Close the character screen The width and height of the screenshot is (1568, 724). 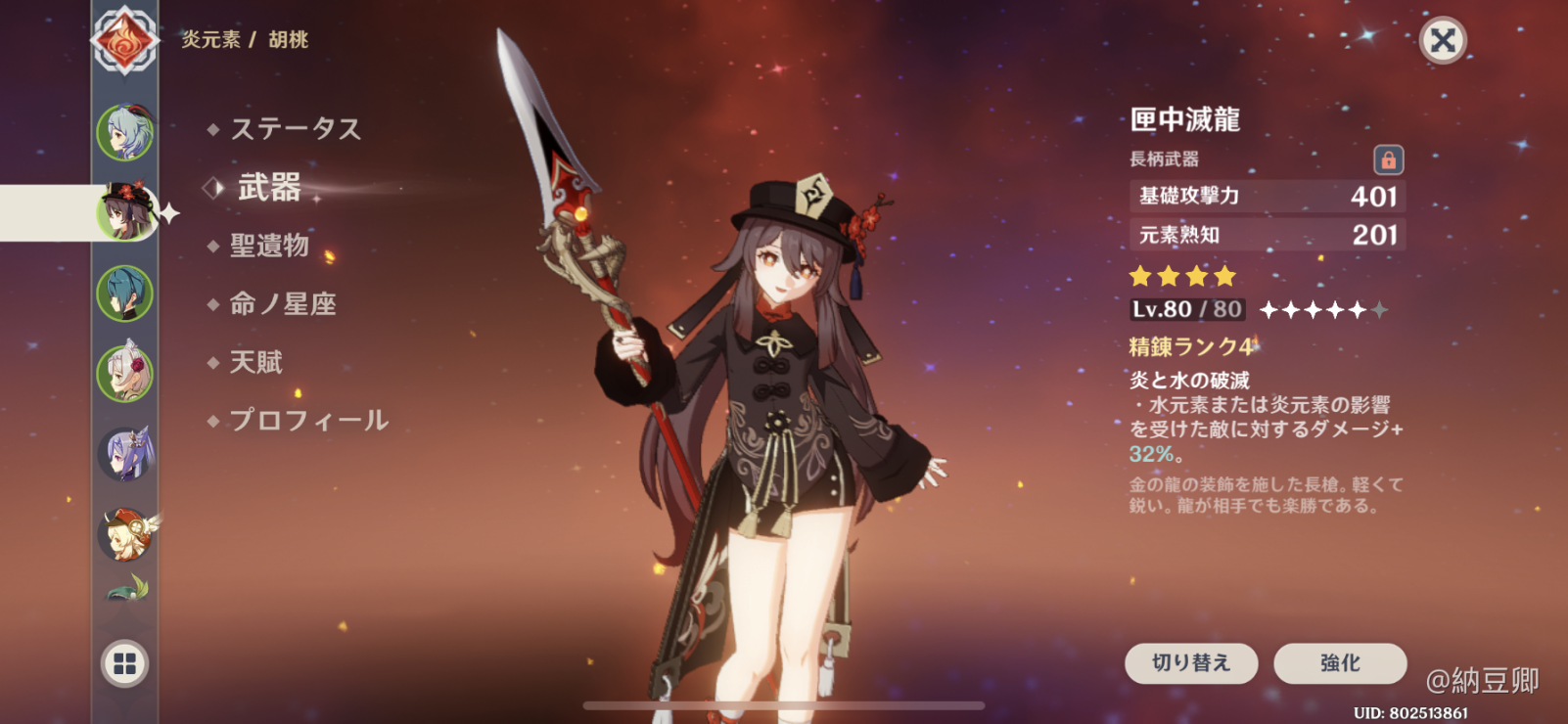1443,40
